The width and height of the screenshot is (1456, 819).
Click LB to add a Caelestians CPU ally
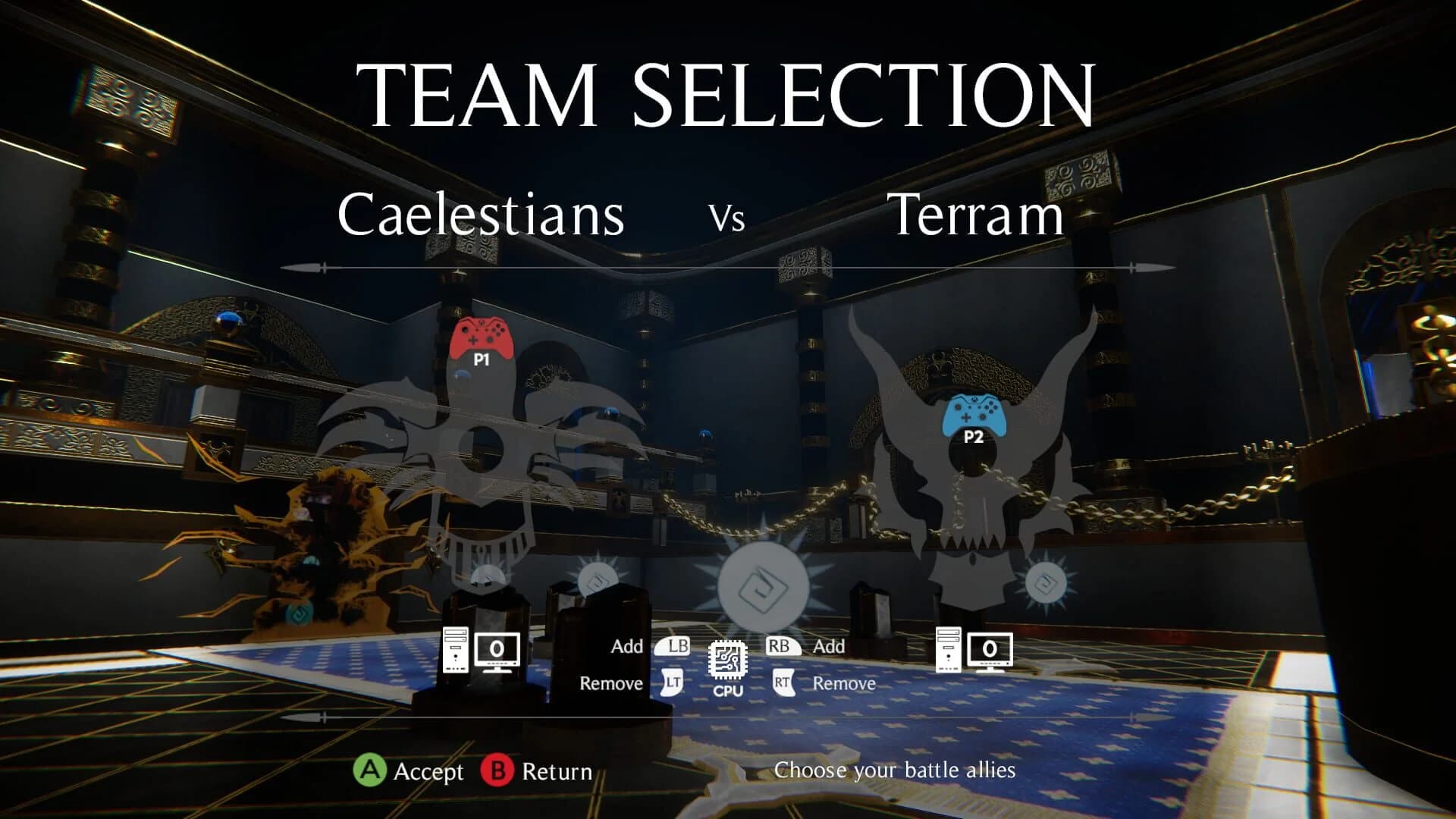click(673, 648)
